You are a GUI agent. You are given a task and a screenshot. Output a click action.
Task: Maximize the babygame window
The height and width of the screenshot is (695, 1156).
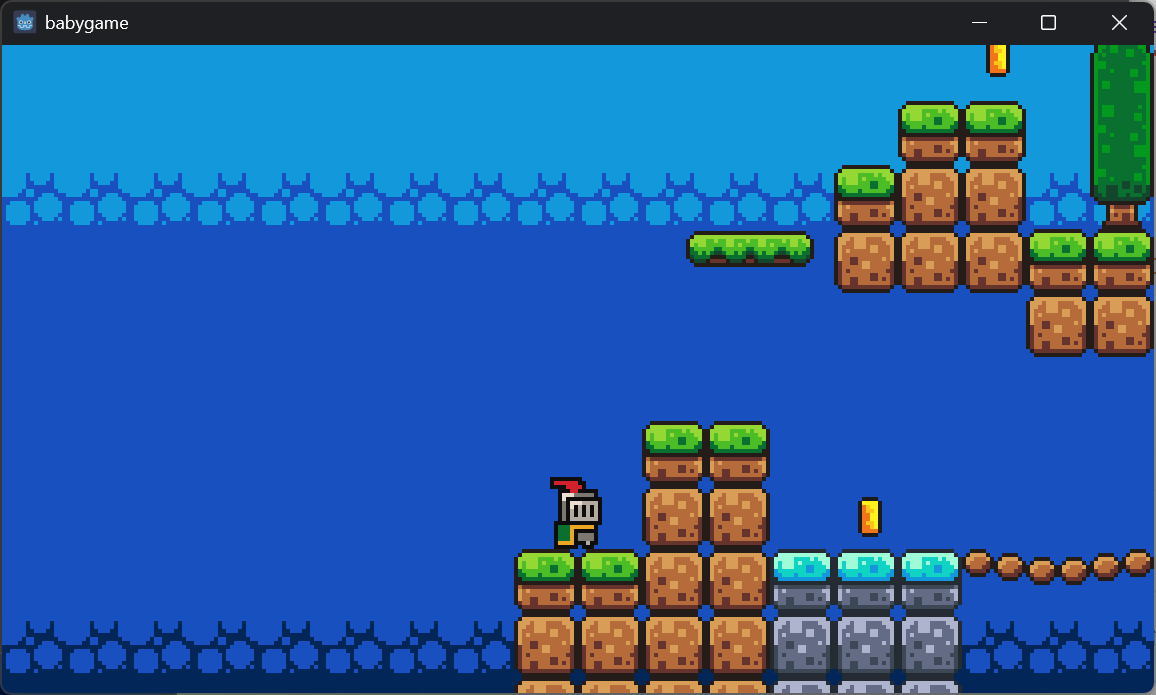(x=1048, y=22)
